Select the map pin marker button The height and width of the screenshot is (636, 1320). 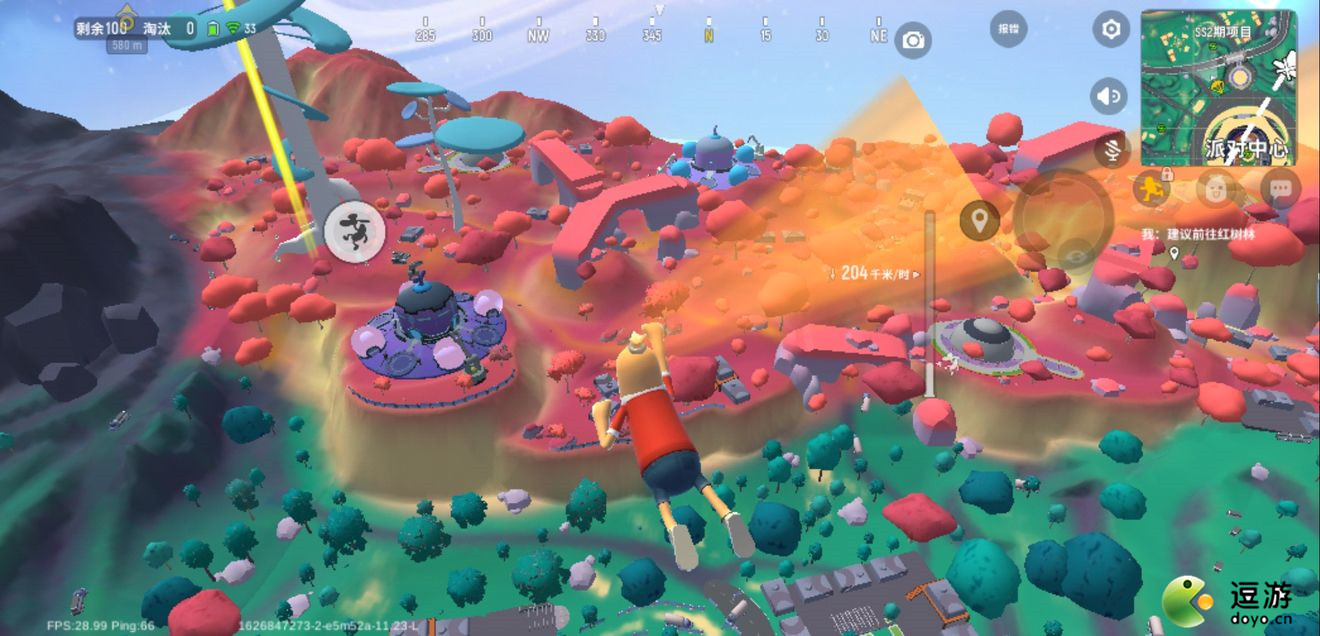point(979,220)
